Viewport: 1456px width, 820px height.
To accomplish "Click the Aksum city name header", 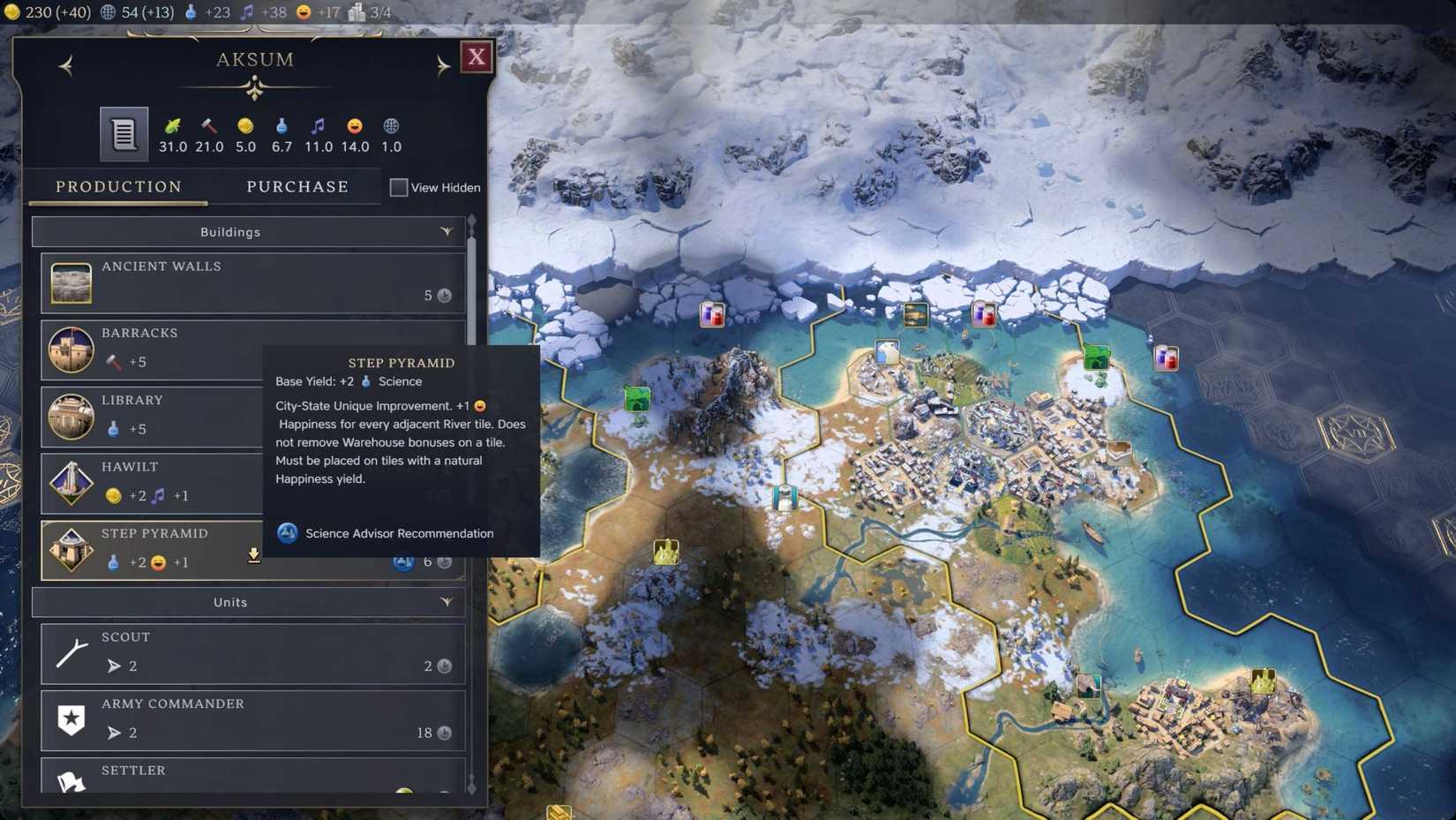I will 254,59.
